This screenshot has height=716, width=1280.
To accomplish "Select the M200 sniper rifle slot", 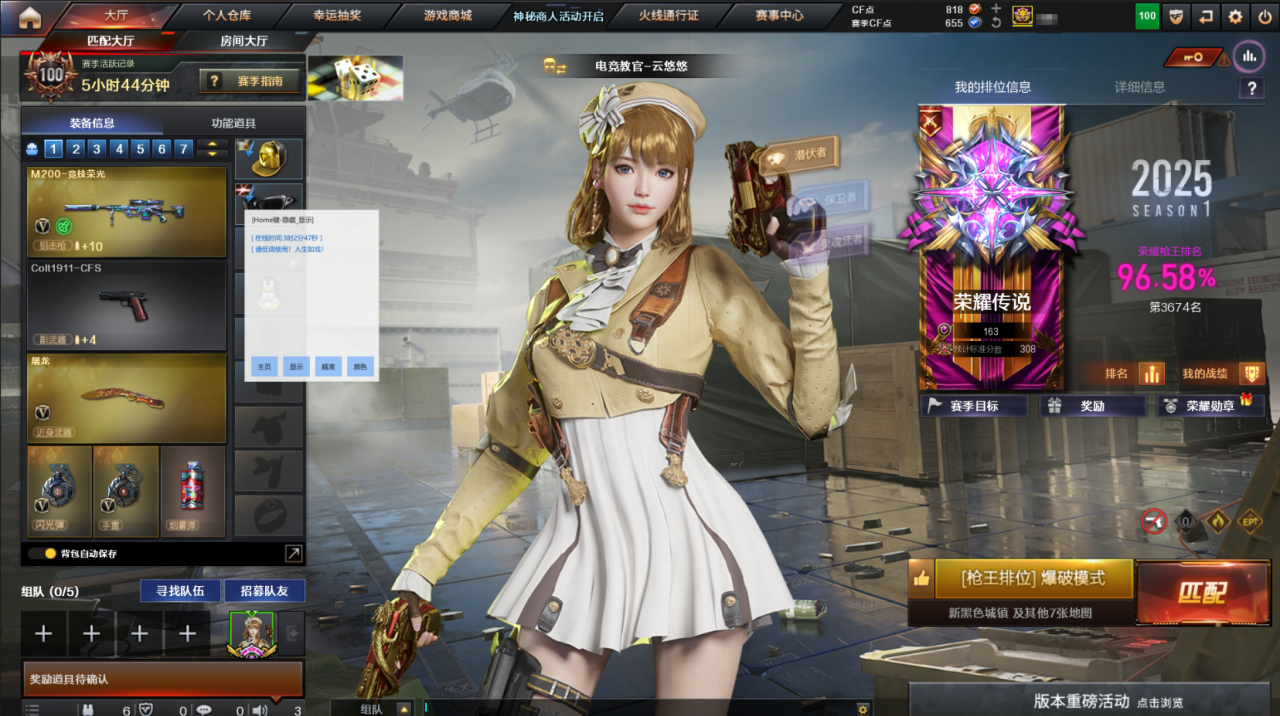I will click(x=127, y=211).
